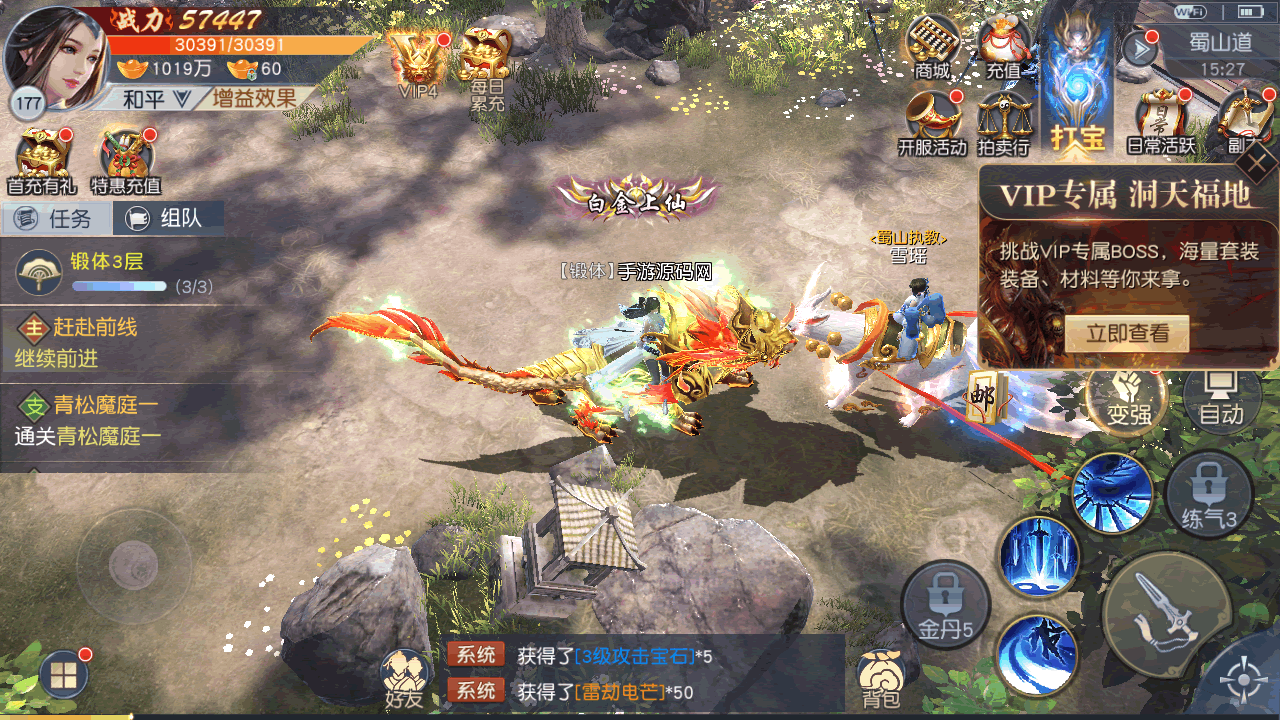Screen dimensions: 1280x720
Task: Open 开服活动 server events
Action: pyautogui.click(x=932, y=124)
